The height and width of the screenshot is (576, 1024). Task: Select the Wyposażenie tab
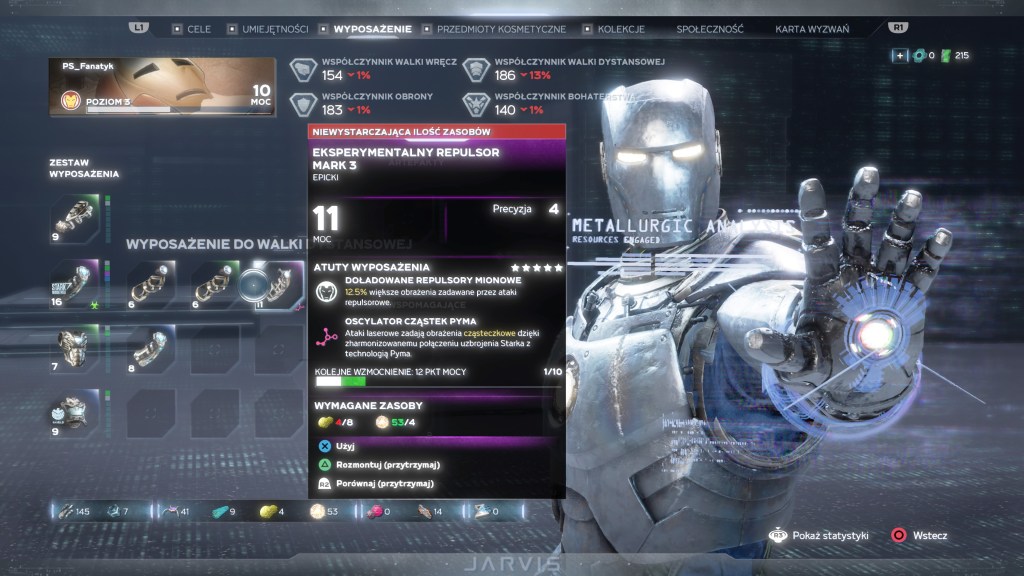point(373,29)
